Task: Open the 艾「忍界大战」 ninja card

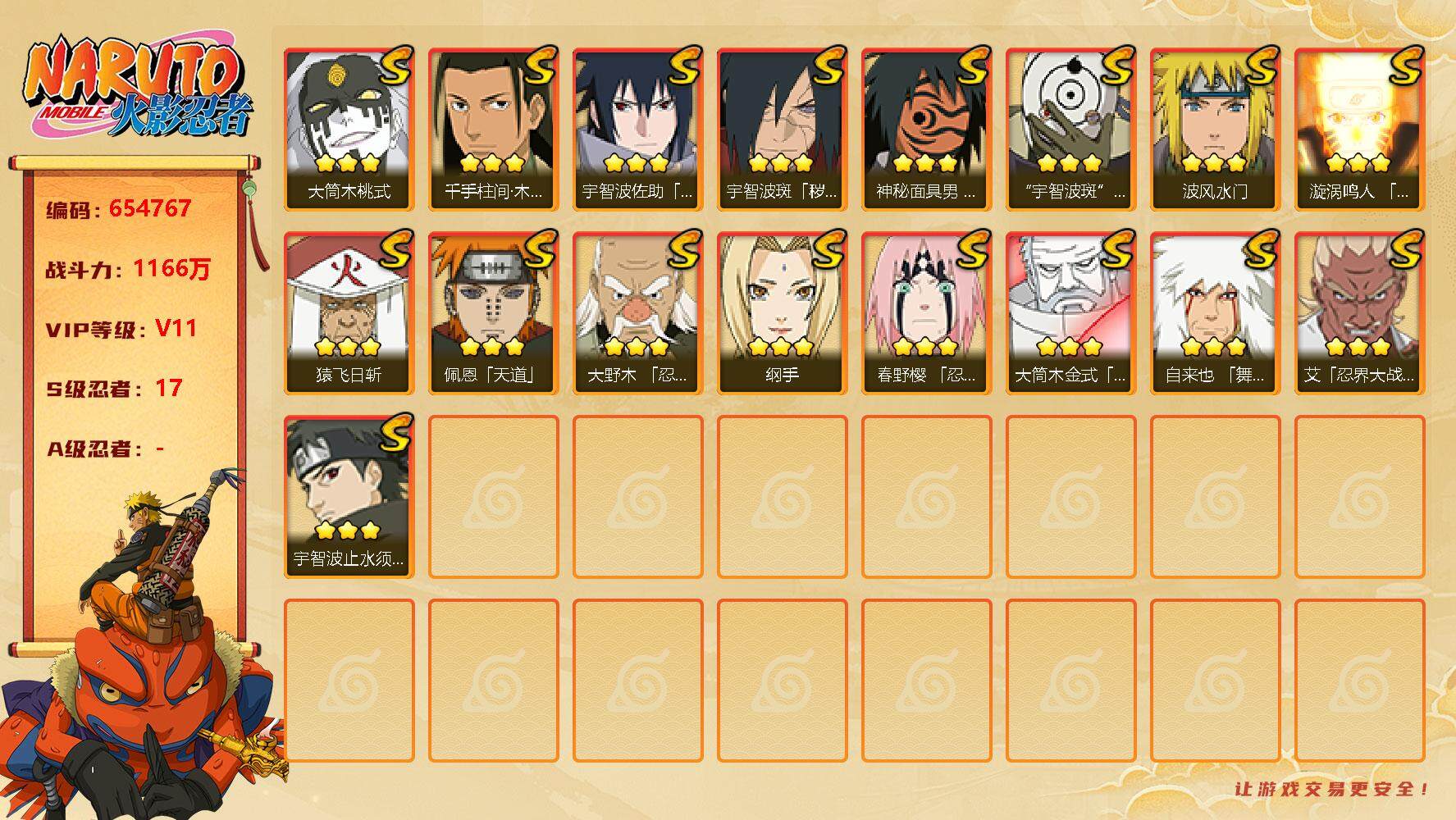Action: click(1359, 312)
